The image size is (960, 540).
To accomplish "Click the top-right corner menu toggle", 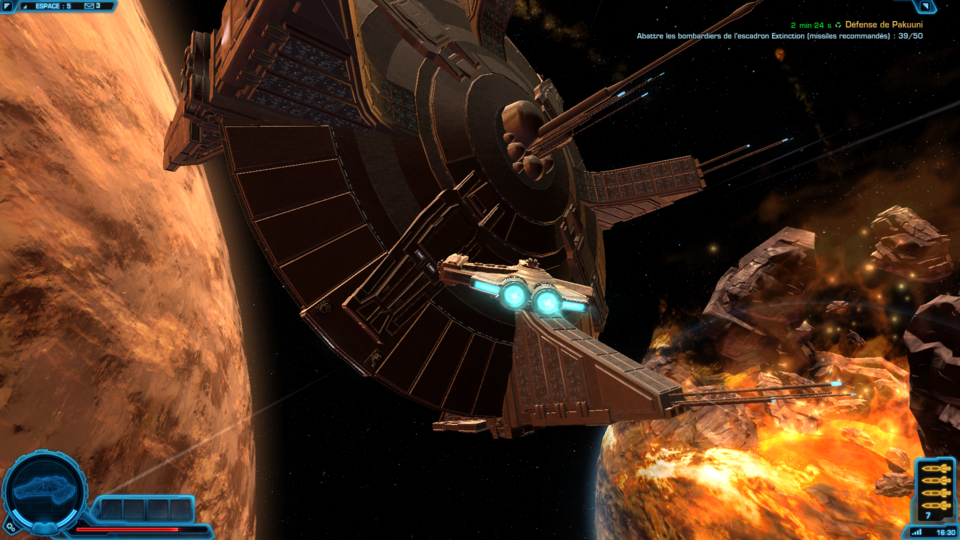I will [926, 6].
